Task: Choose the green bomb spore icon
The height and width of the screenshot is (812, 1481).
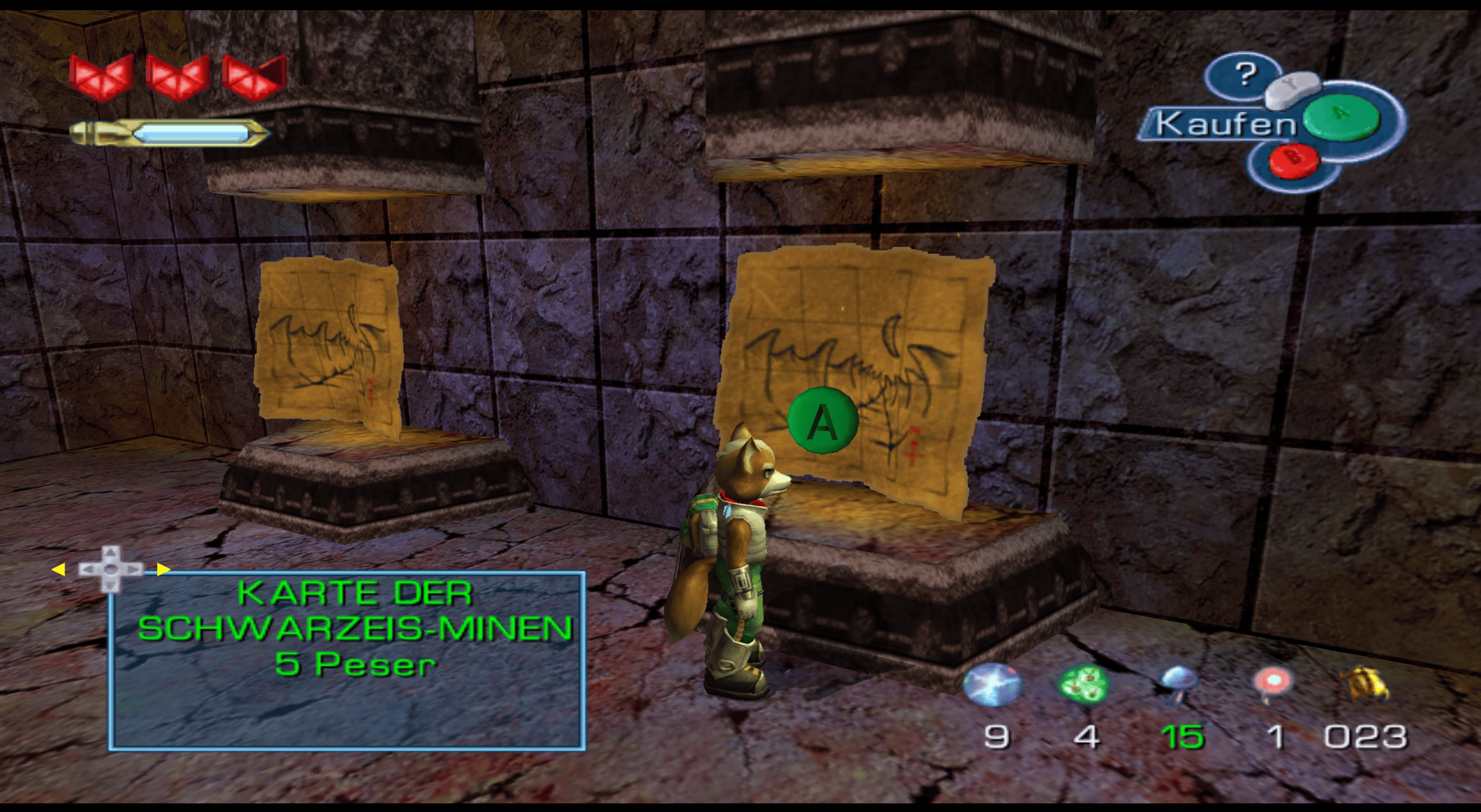Action: pos(1082,684)
